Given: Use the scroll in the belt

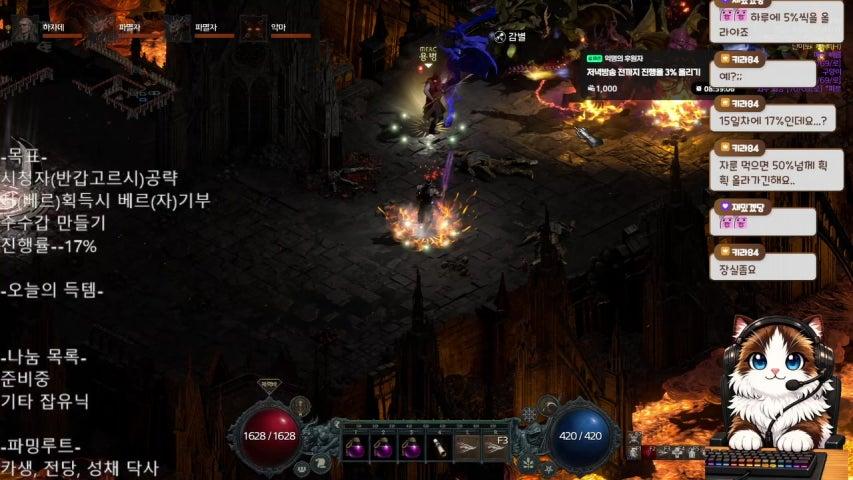Looking at the screenshot, I should tap(438, 449).
